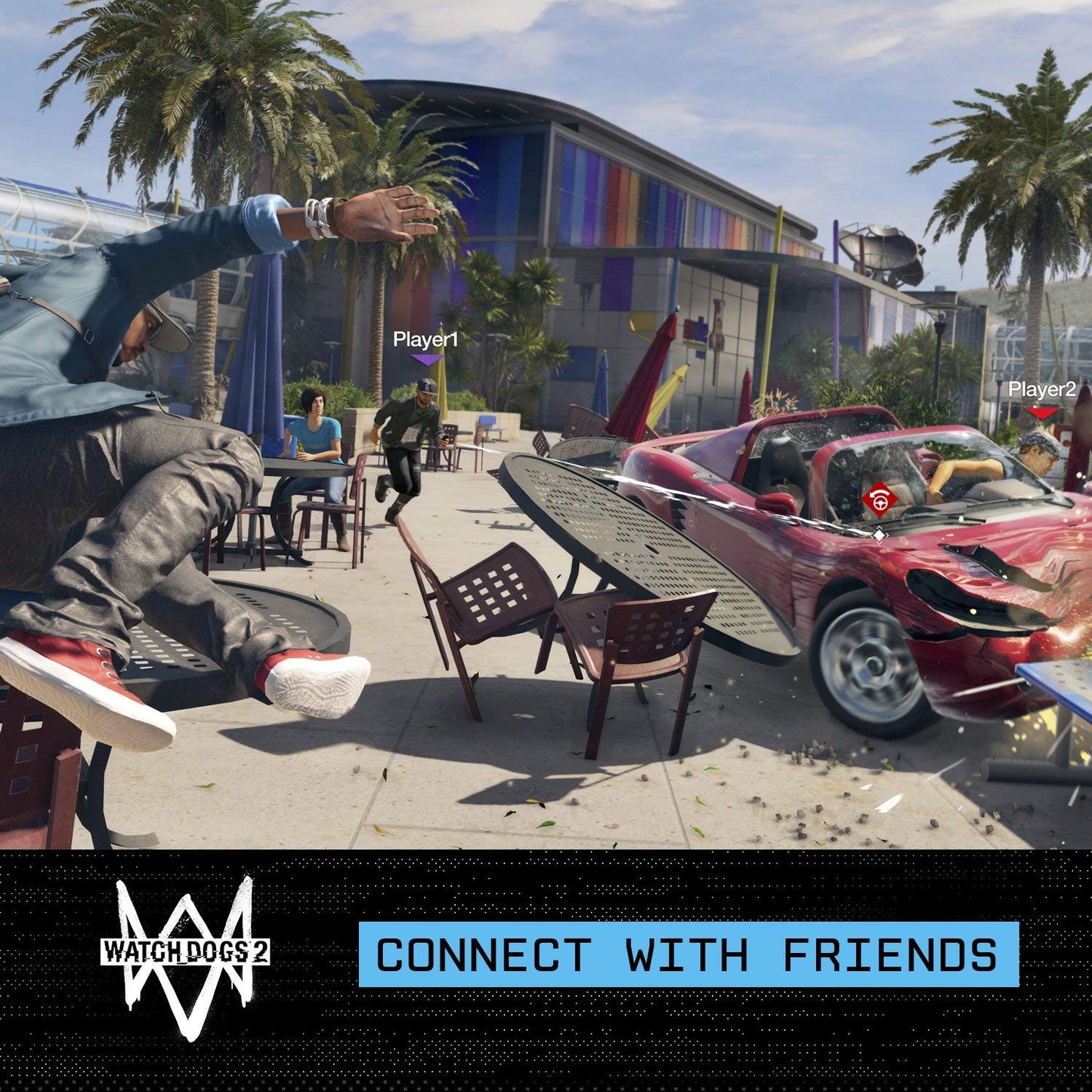The image size is (1092, 1092).
Task: Expand the down chevron below the diamond marker
Action: [879, 543]
